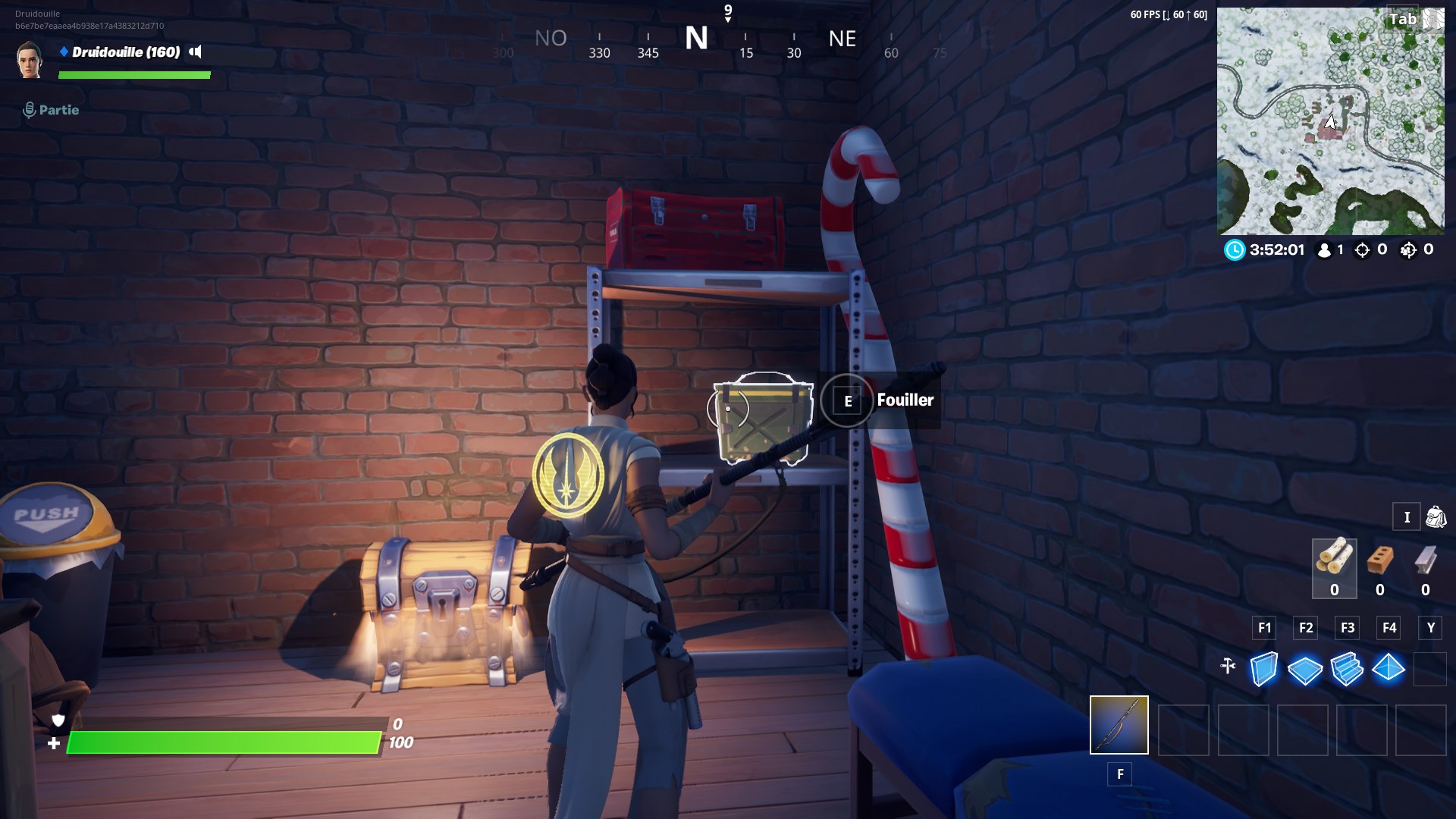The height and width of the screenshot is (819, 1456).
Task: Toggle the Partie voice microphone
Action: pyautogui.click(x=29, y=108)
